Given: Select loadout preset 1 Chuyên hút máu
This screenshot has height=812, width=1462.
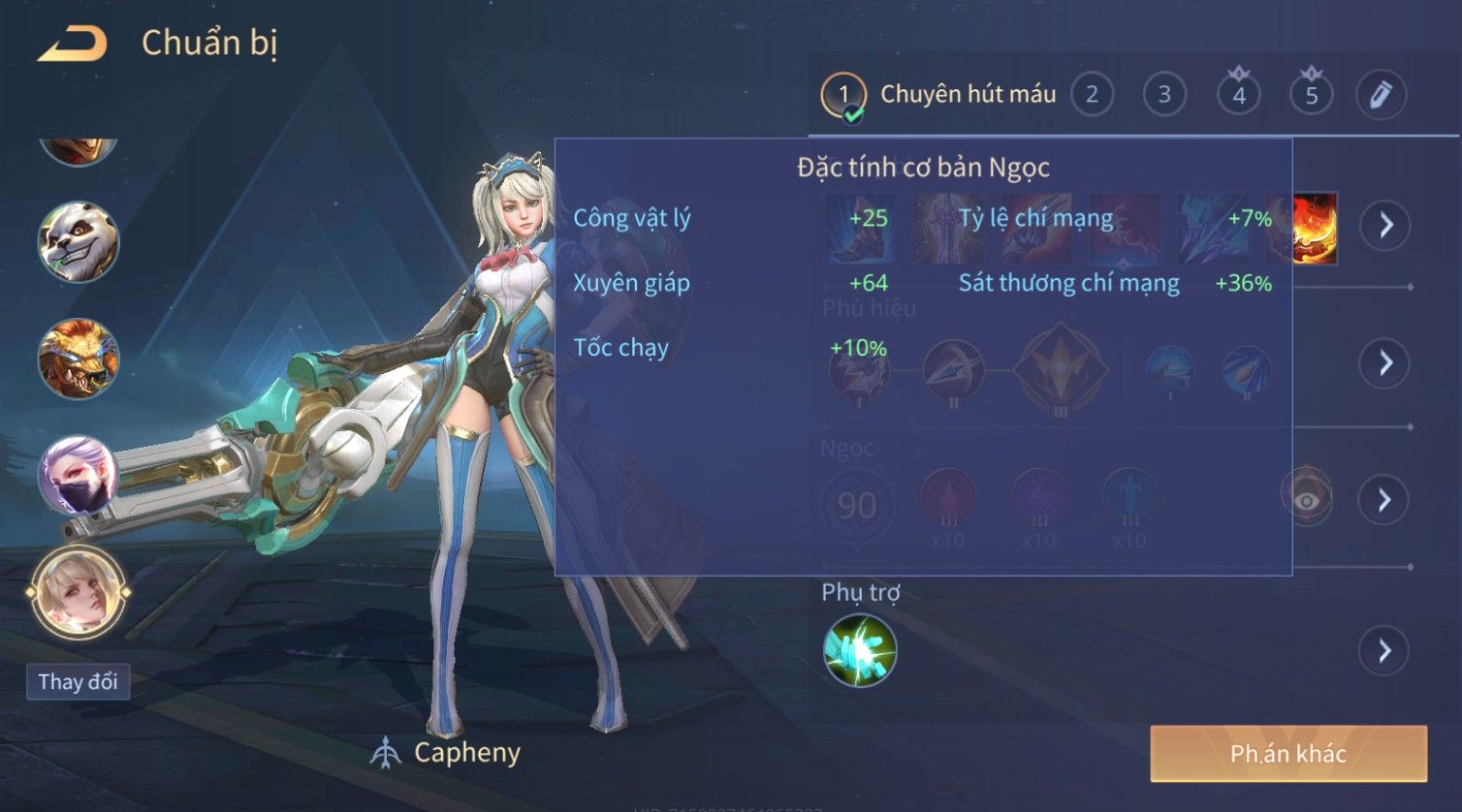Looking at the screenshot, I should tap(938, 95).
